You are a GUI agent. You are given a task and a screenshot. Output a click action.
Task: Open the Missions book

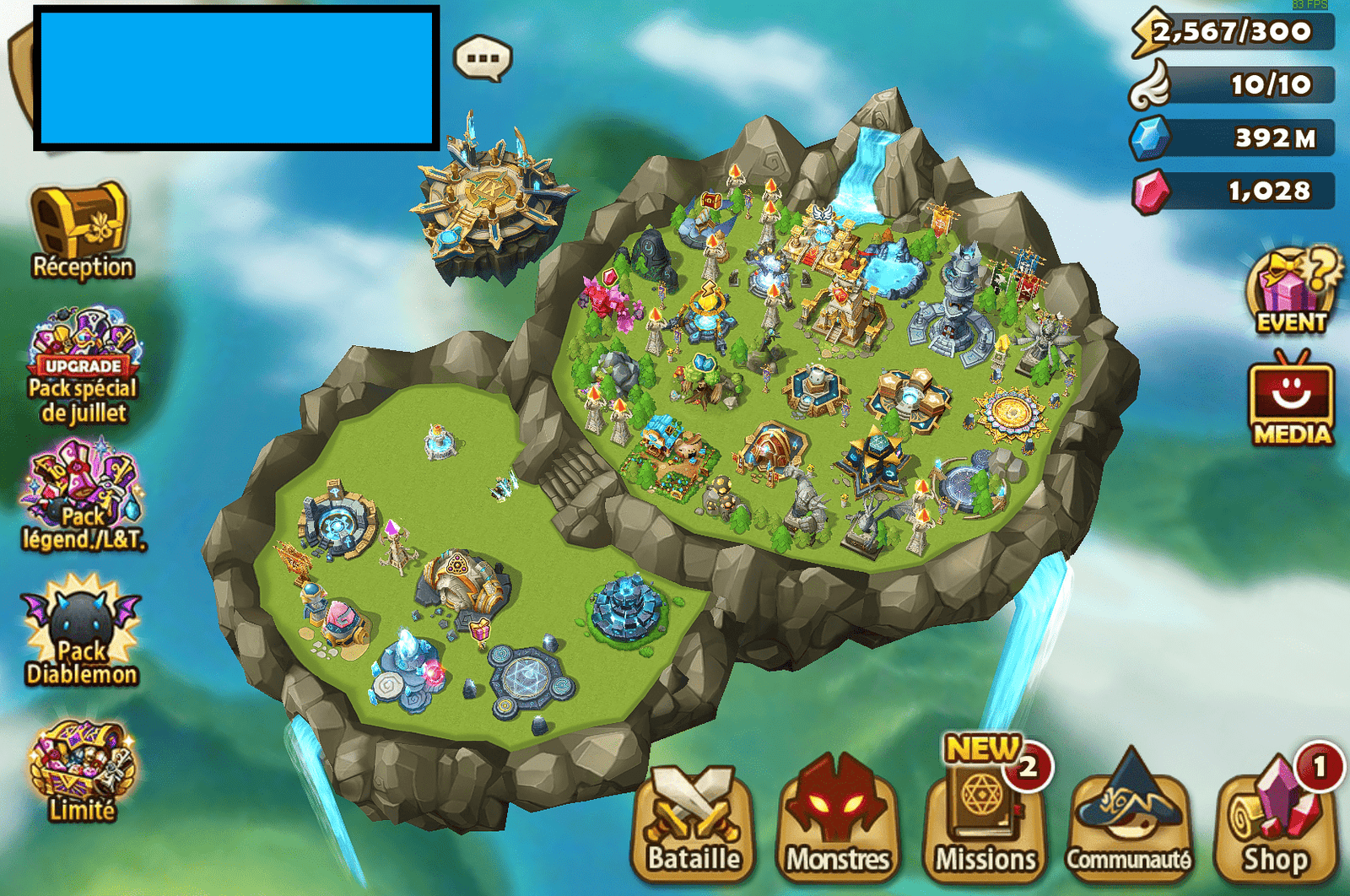985,823
